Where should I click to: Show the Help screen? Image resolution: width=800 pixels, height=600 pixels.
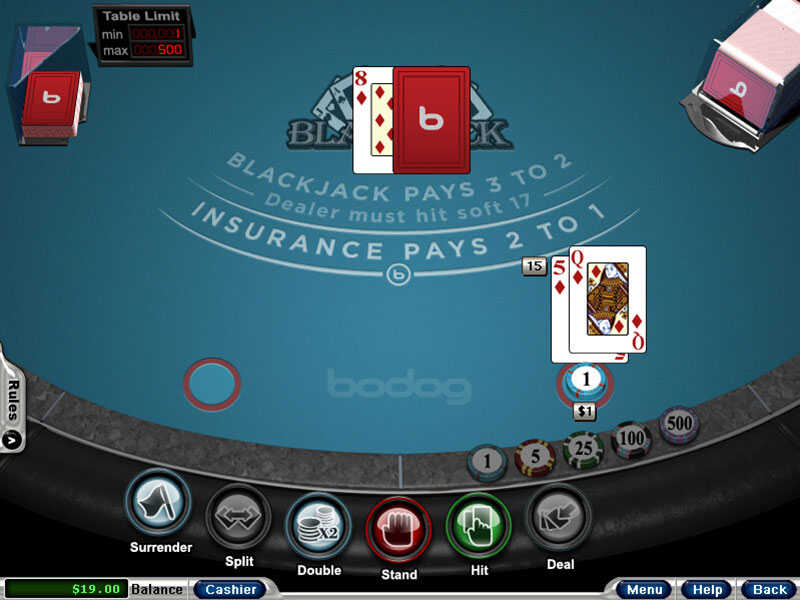tap(707, 589)
